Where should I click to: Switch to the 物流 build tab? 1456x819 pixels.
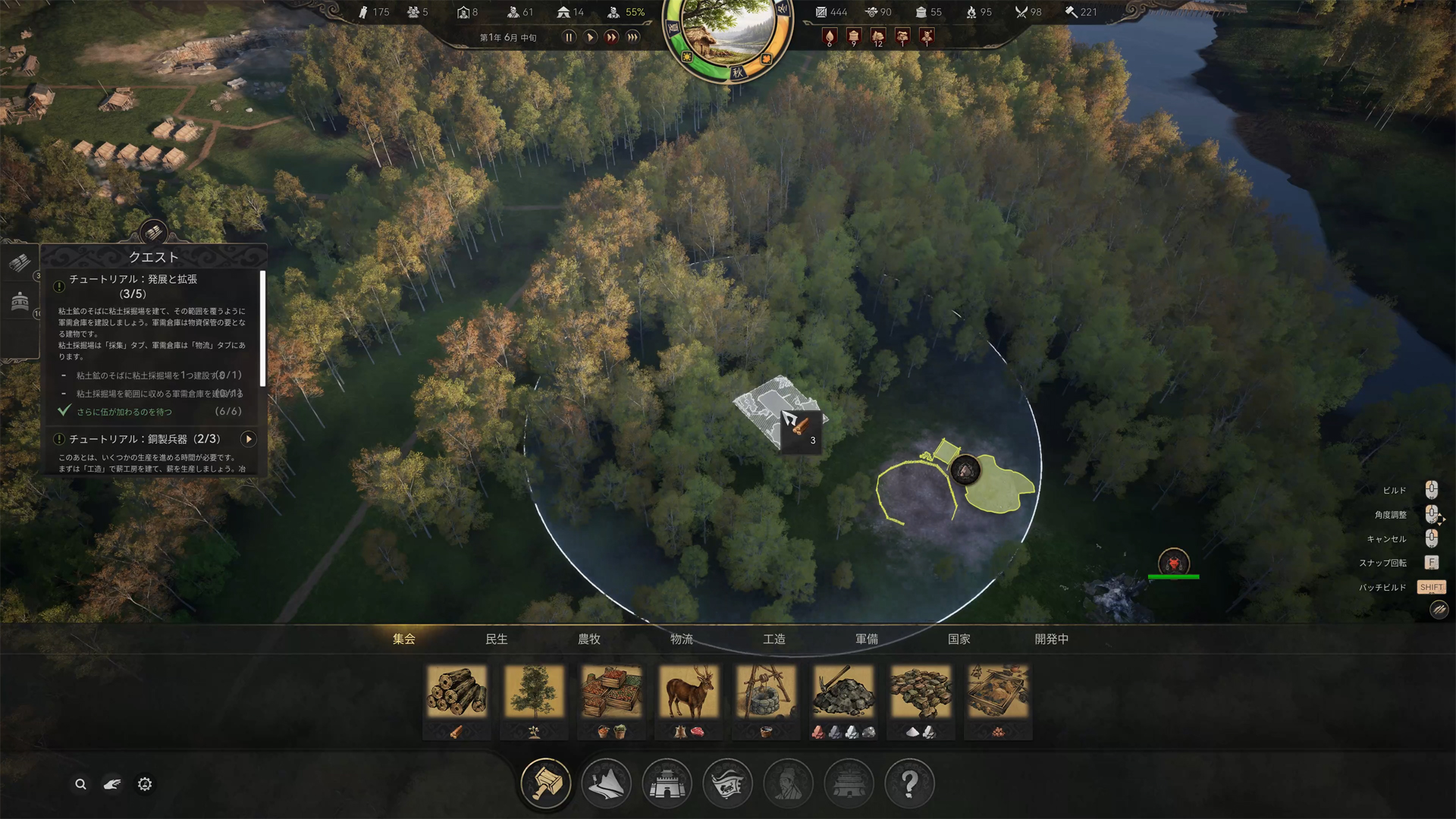coord(681,639)
